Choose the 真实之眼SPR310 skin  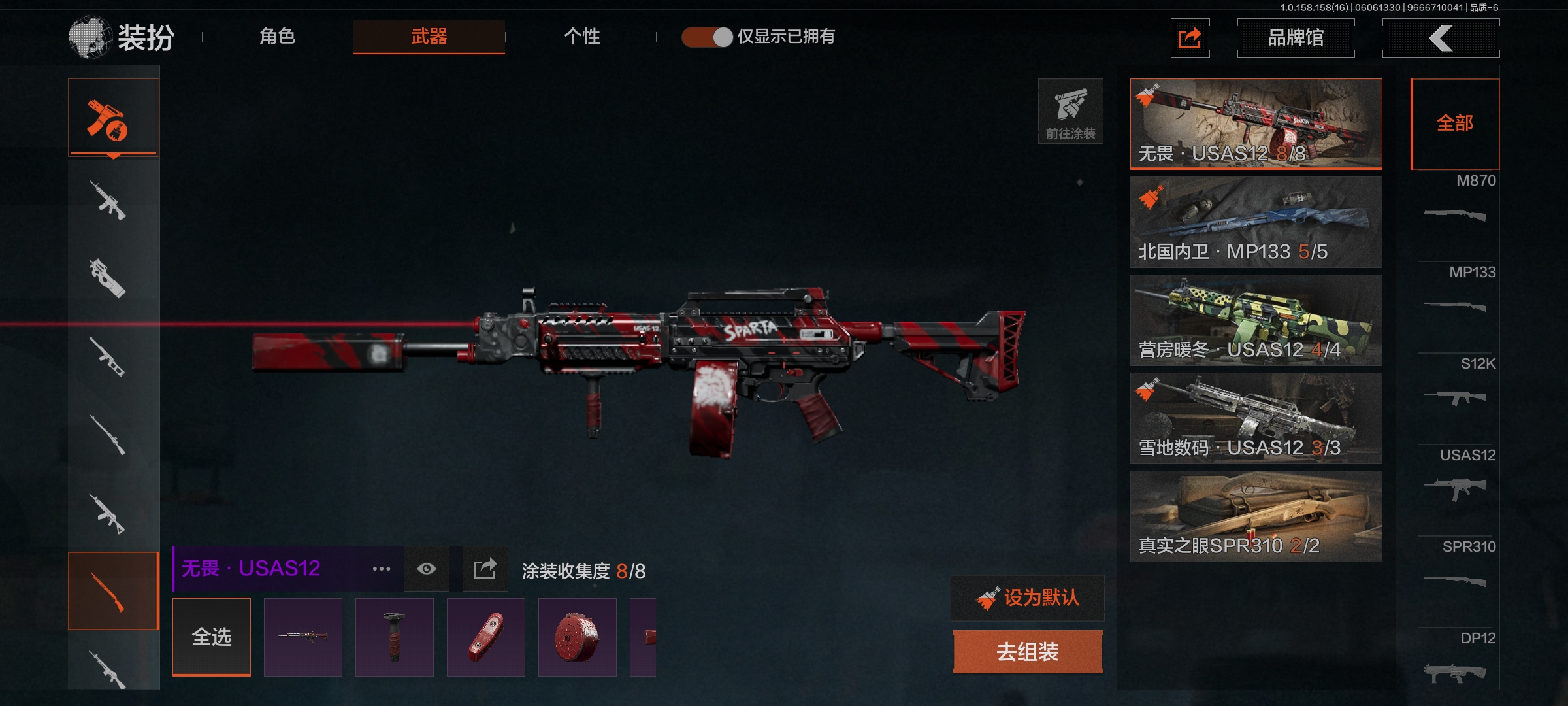tap(1256, 516)
